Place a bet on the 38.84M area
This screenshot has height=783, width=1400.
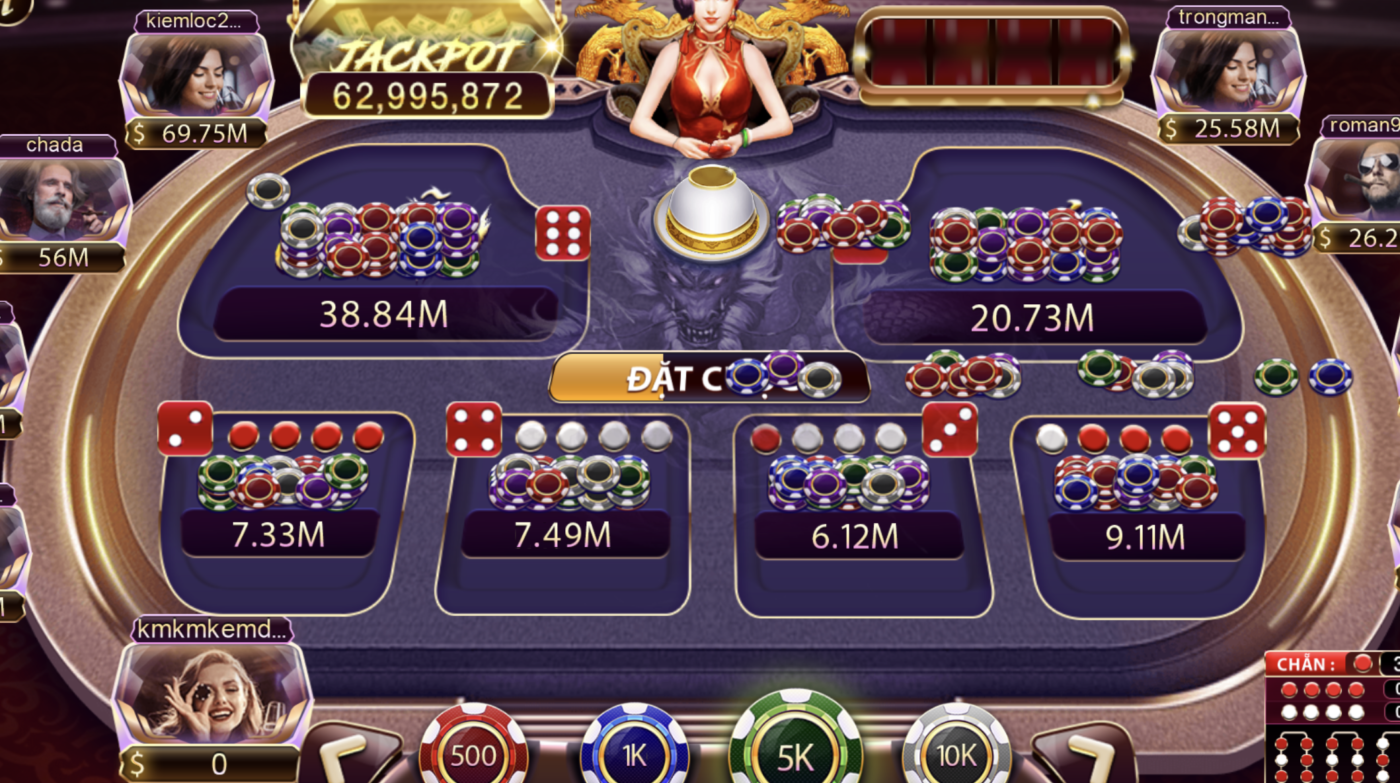[385, 310]
